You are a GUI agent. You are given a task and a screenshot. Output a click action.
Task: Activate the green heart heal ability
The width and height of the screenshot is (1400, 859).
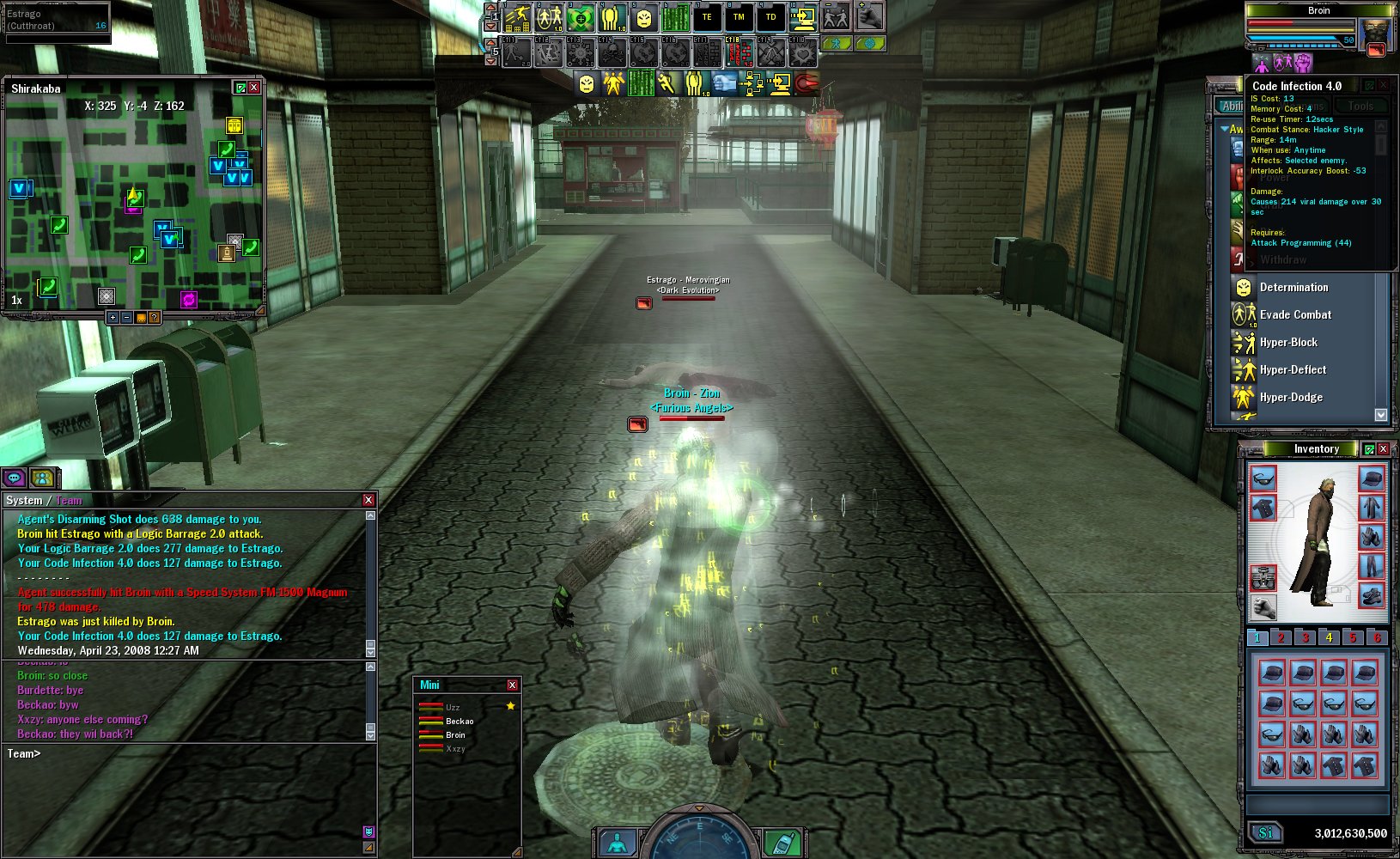click(581, 17)
